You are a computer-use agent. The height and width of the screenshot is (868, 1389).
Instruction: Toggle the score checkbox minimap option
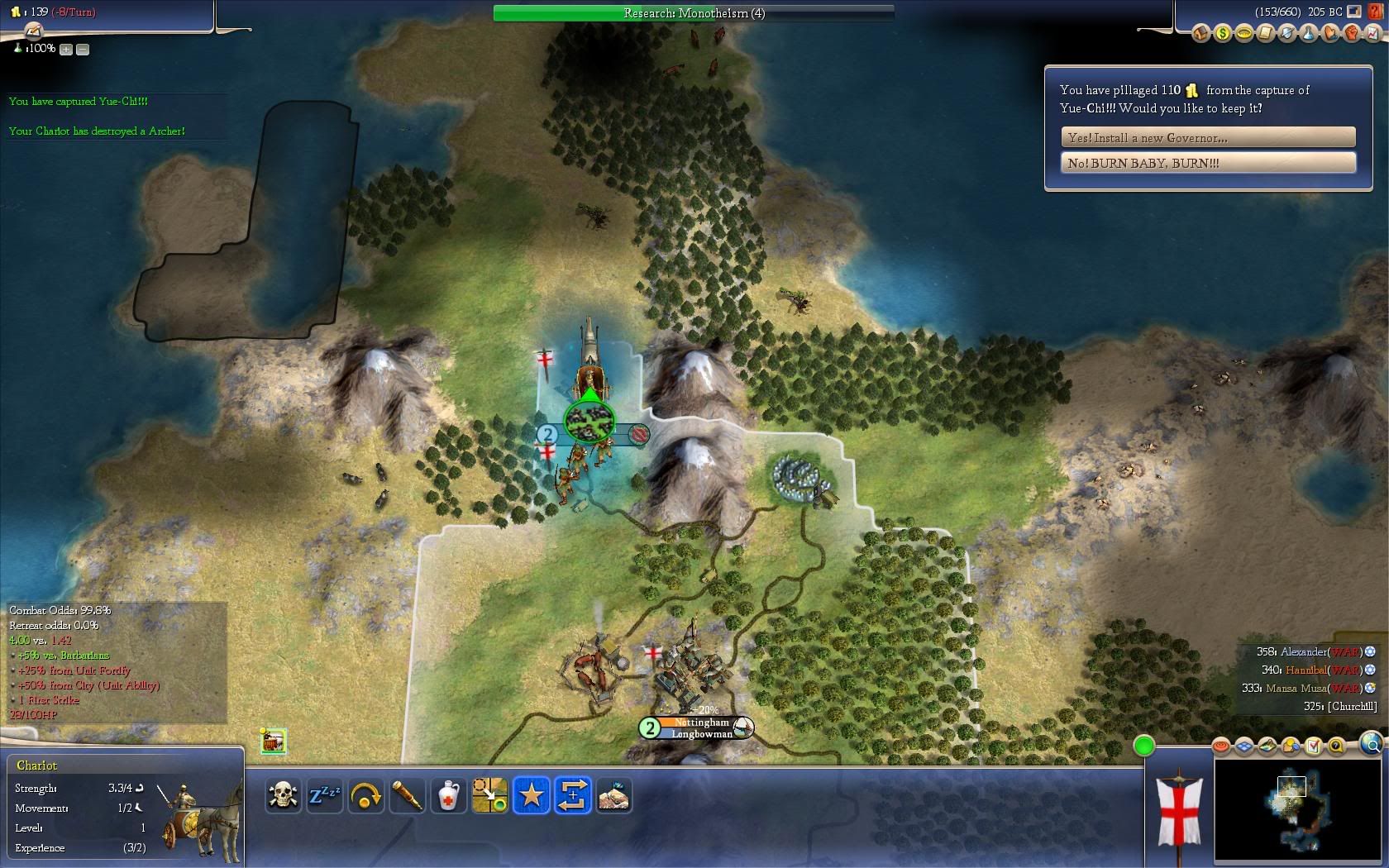1313,746
